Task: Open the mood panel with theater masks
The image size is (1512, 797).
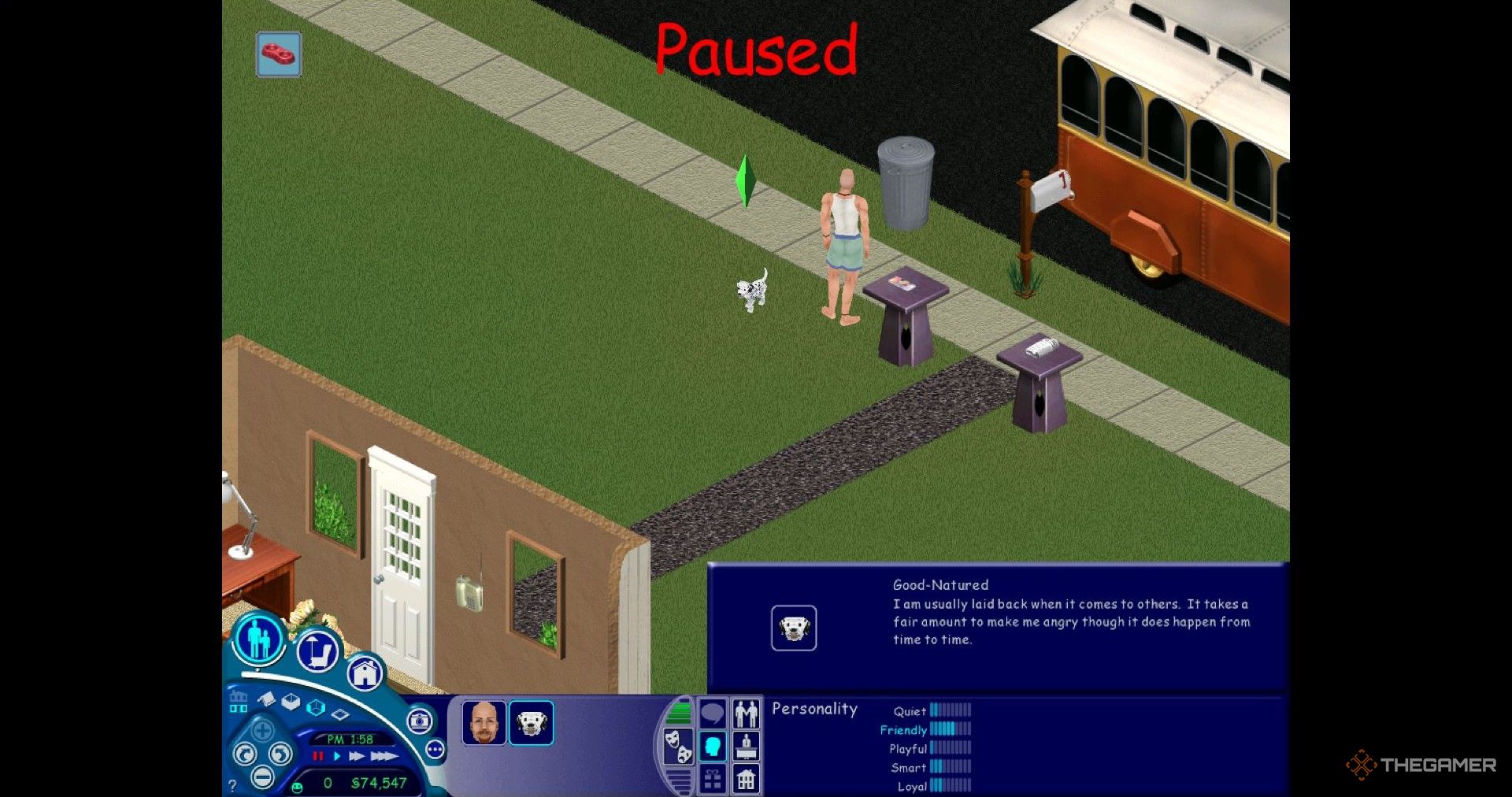Action: coord(678,746)
